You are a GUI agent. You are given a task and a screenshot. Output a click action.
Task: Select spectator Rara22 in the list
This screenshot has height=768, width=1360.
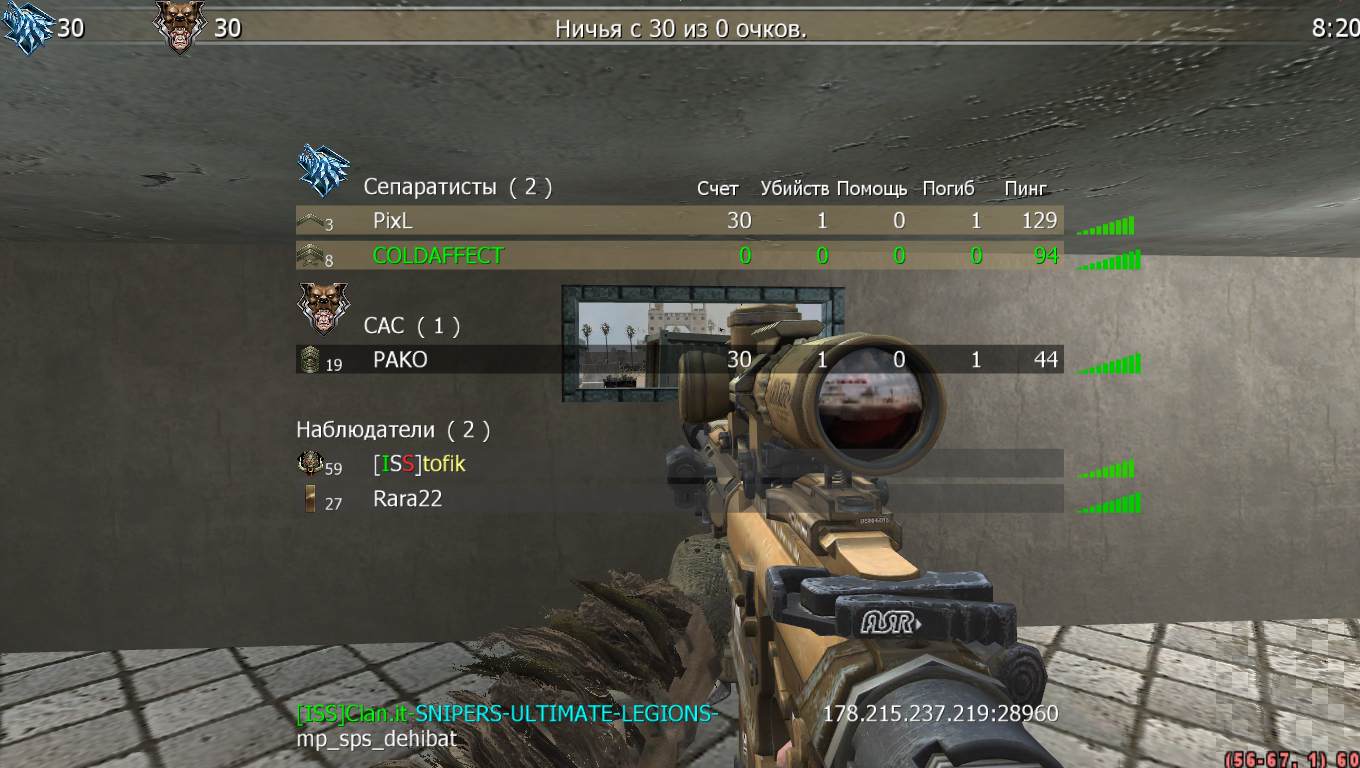click(407, 499)
